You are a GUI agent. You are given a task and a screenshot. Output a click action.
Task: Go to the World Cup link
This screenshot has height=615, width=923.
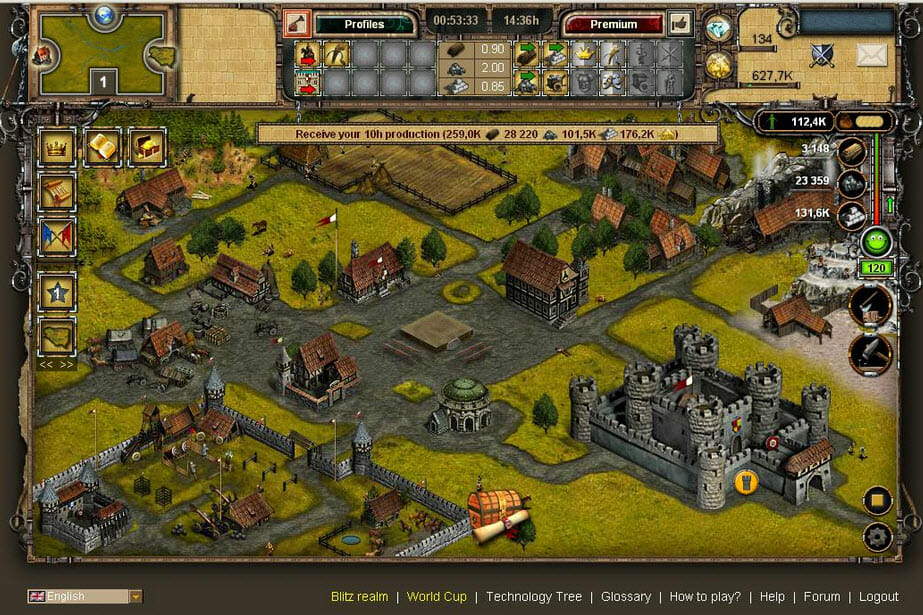tap(435, 597)
